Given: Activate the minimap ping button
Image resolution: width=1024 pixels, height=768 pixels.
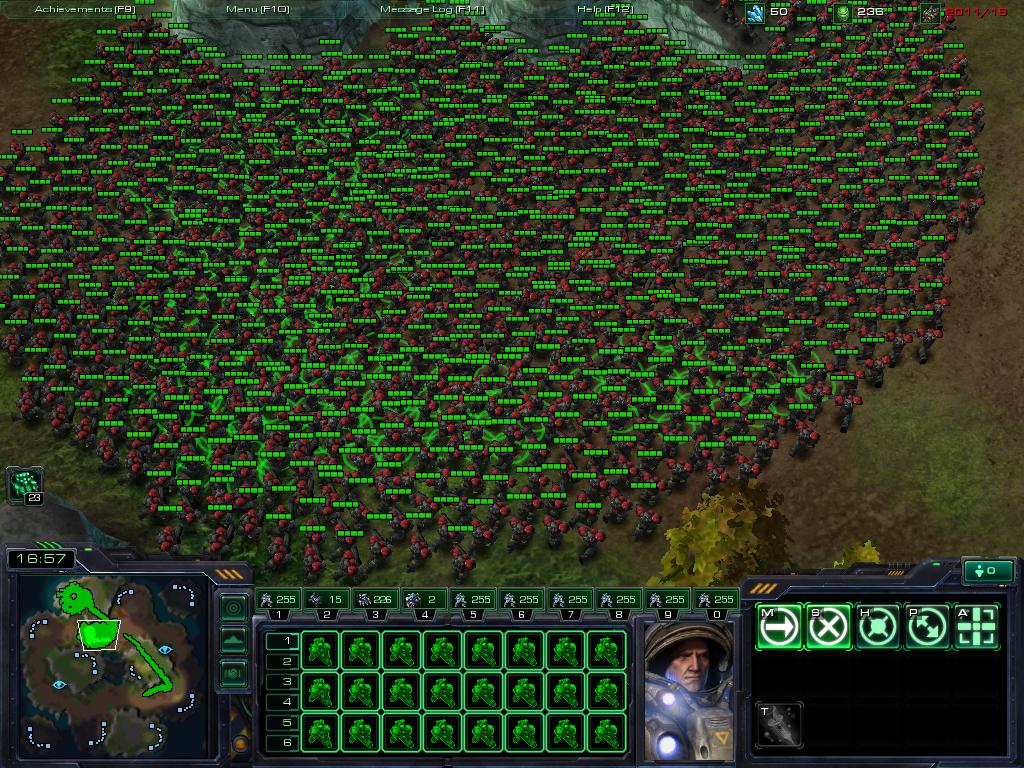Looking at the screenshot, I should tap(233, 607).
